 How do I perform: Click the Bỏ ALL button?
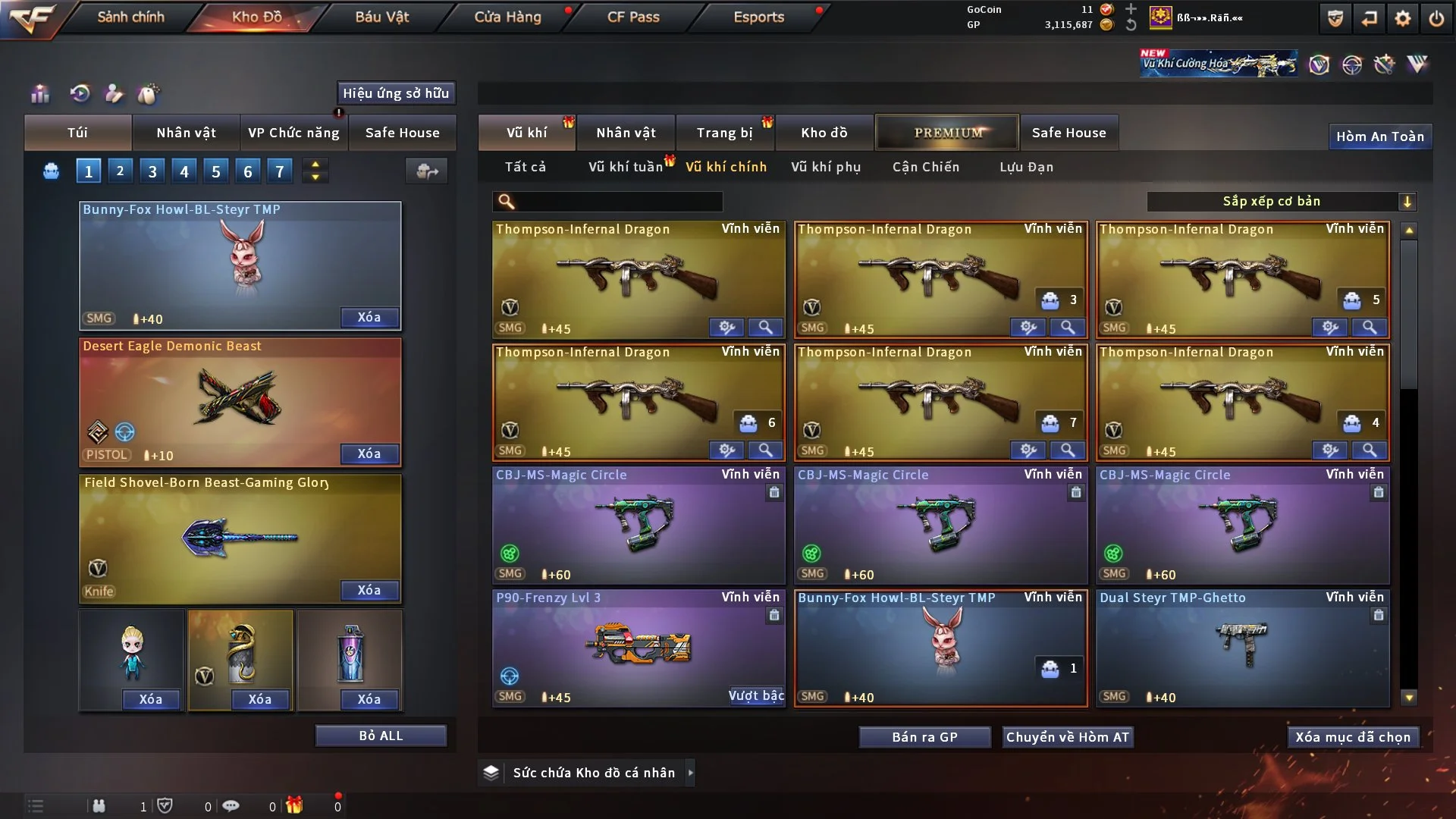pos(381,736)
